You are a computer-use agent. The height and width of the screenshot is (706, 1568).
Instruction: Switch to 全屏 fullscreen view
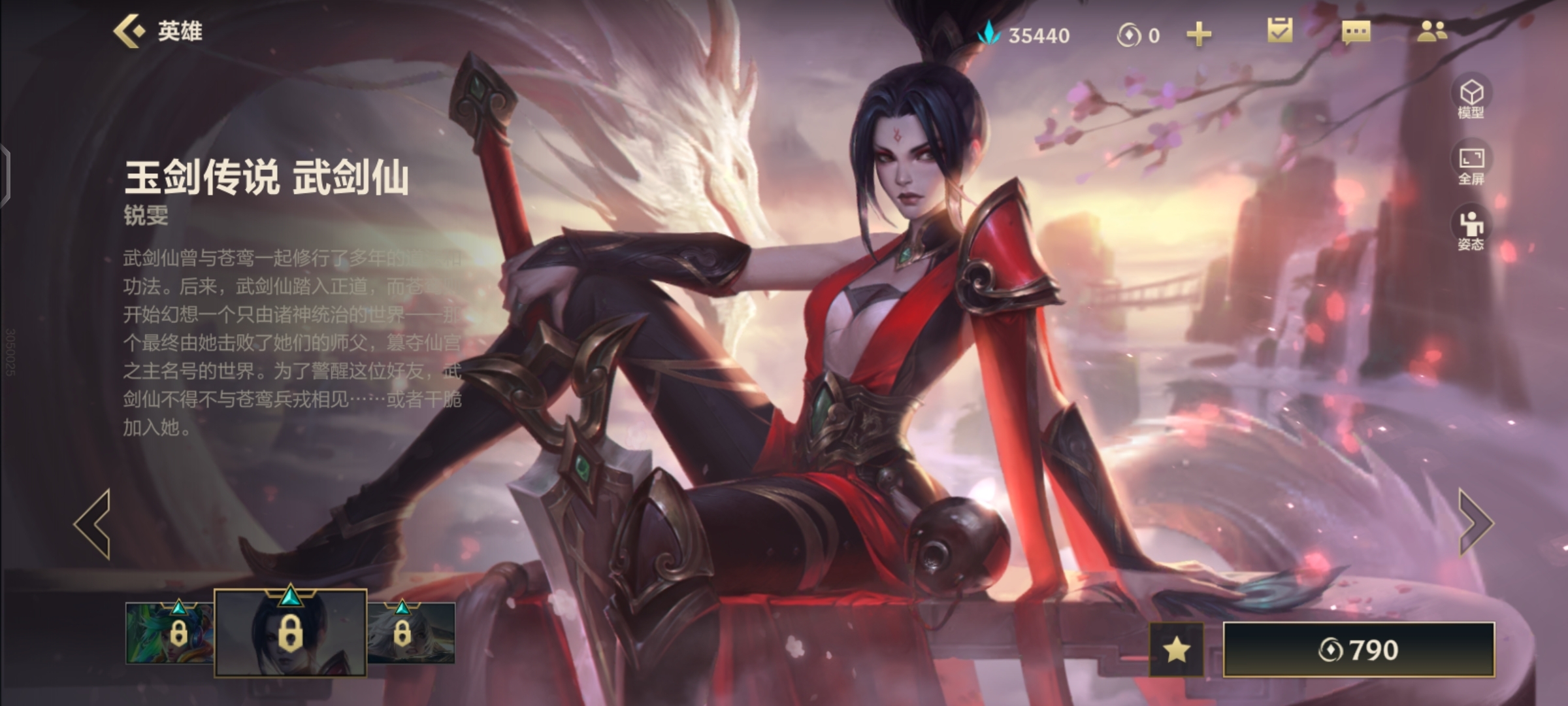[1471, 165]
